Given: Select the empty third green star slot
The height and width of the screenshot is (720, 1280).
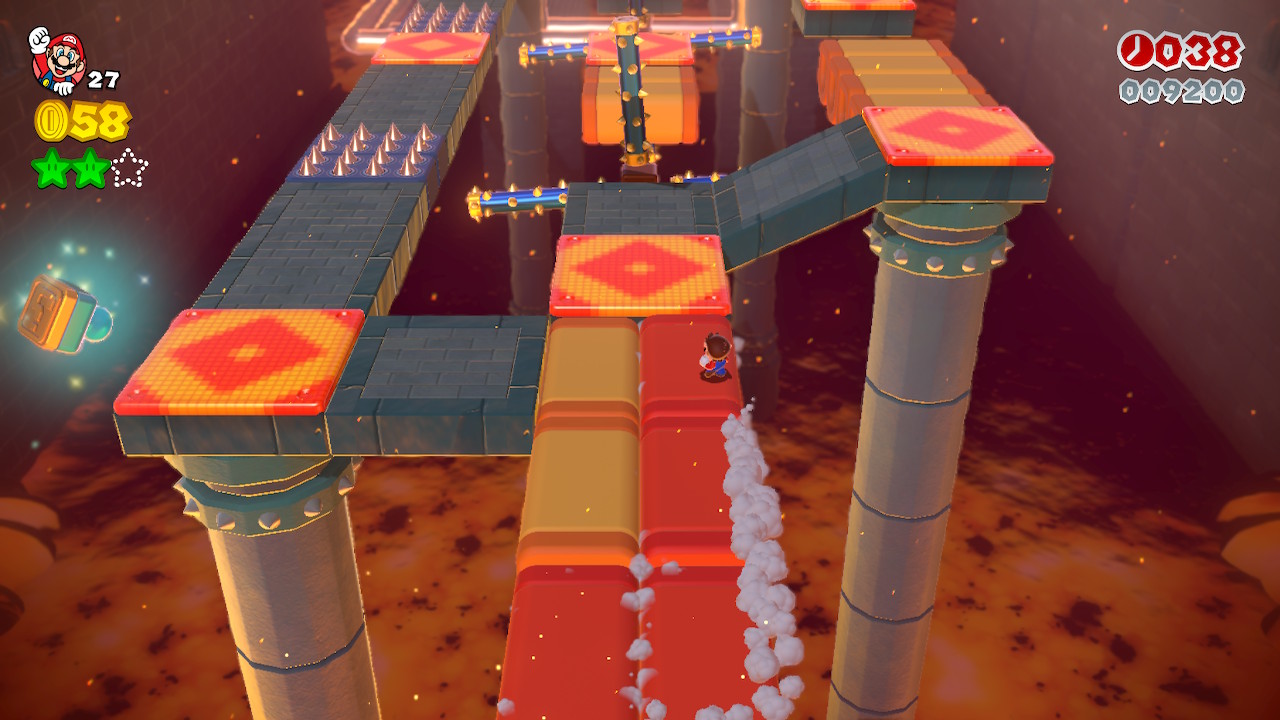Looking at the screenshot, I should coord(129,168).
